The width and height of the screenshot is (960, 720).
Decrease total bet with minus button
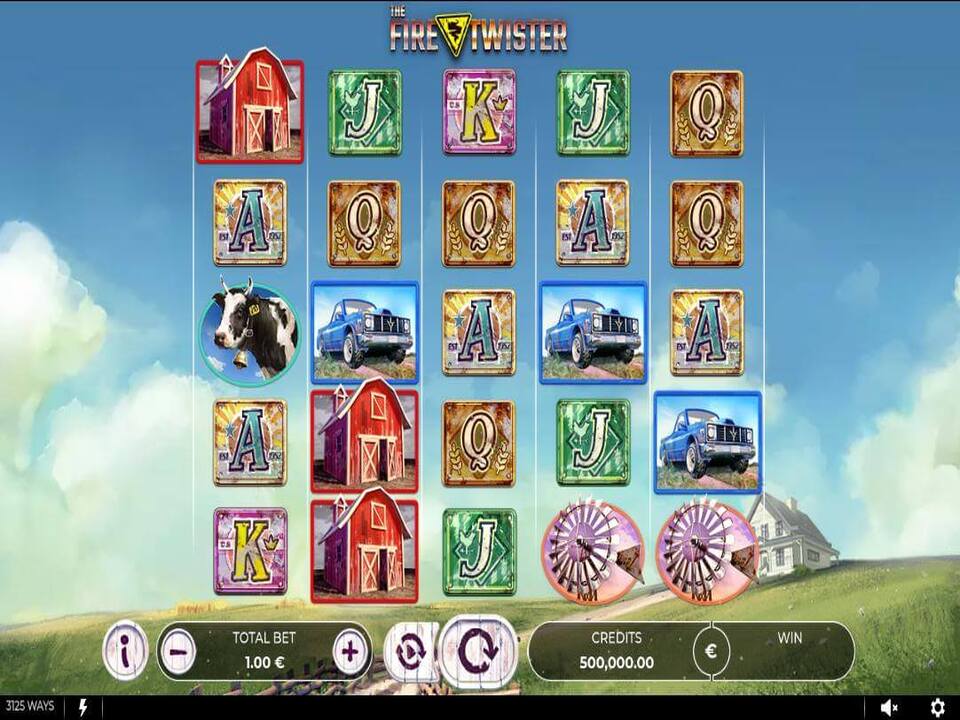(176, 652)
